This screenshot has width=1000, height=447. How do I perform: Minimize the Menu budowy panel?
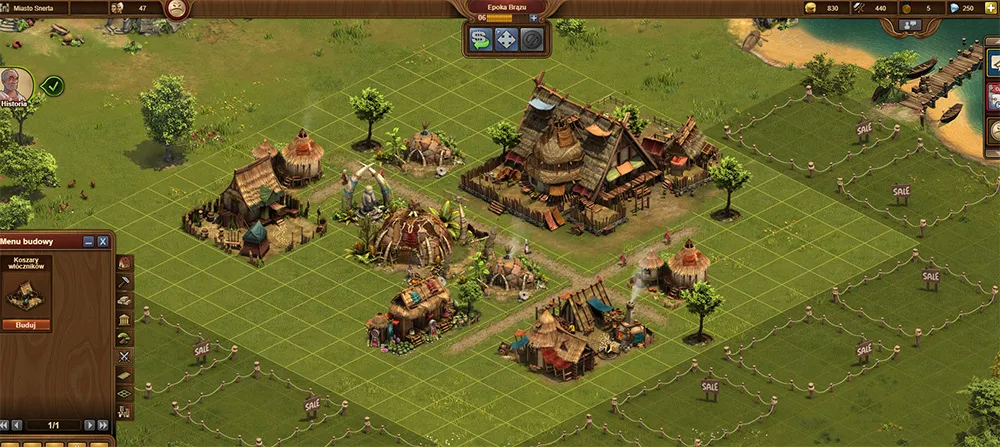(x=88, y=242)
